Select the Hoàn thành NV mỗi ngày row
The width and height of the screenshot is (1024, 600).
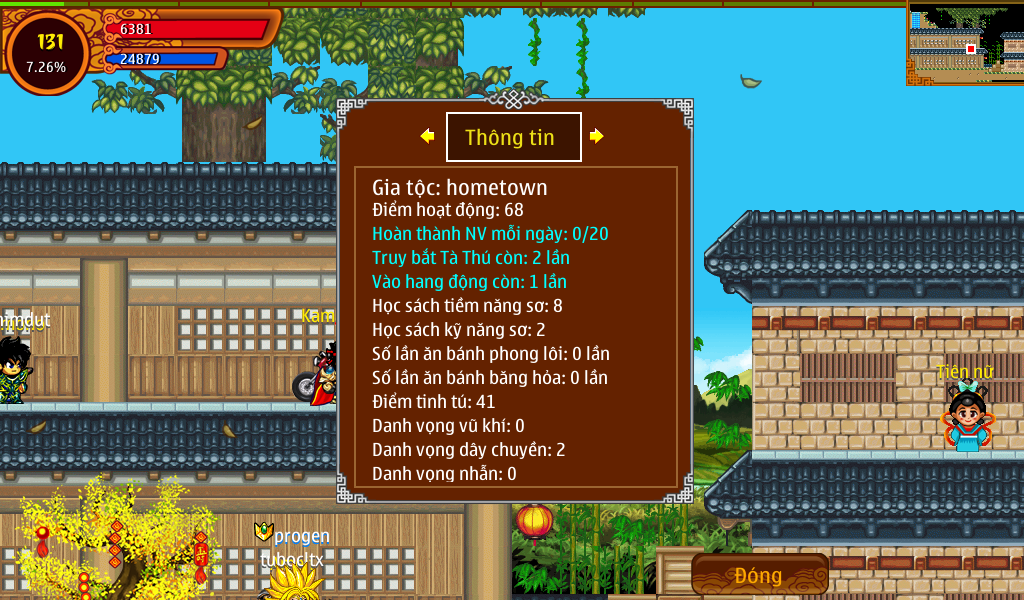click(x=490, y=234)
